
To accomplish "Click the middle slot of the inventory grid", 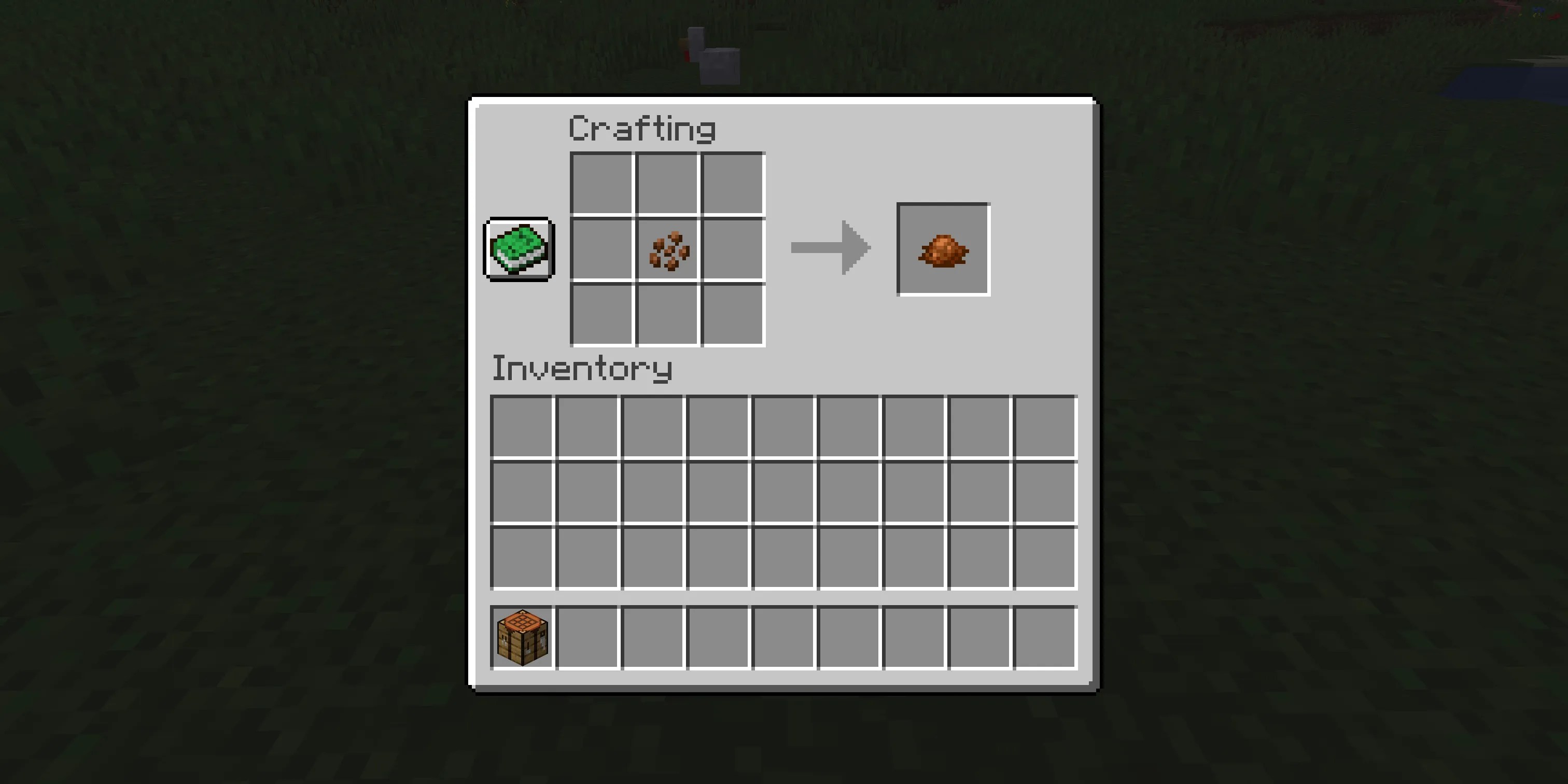I will pos(783,493).
